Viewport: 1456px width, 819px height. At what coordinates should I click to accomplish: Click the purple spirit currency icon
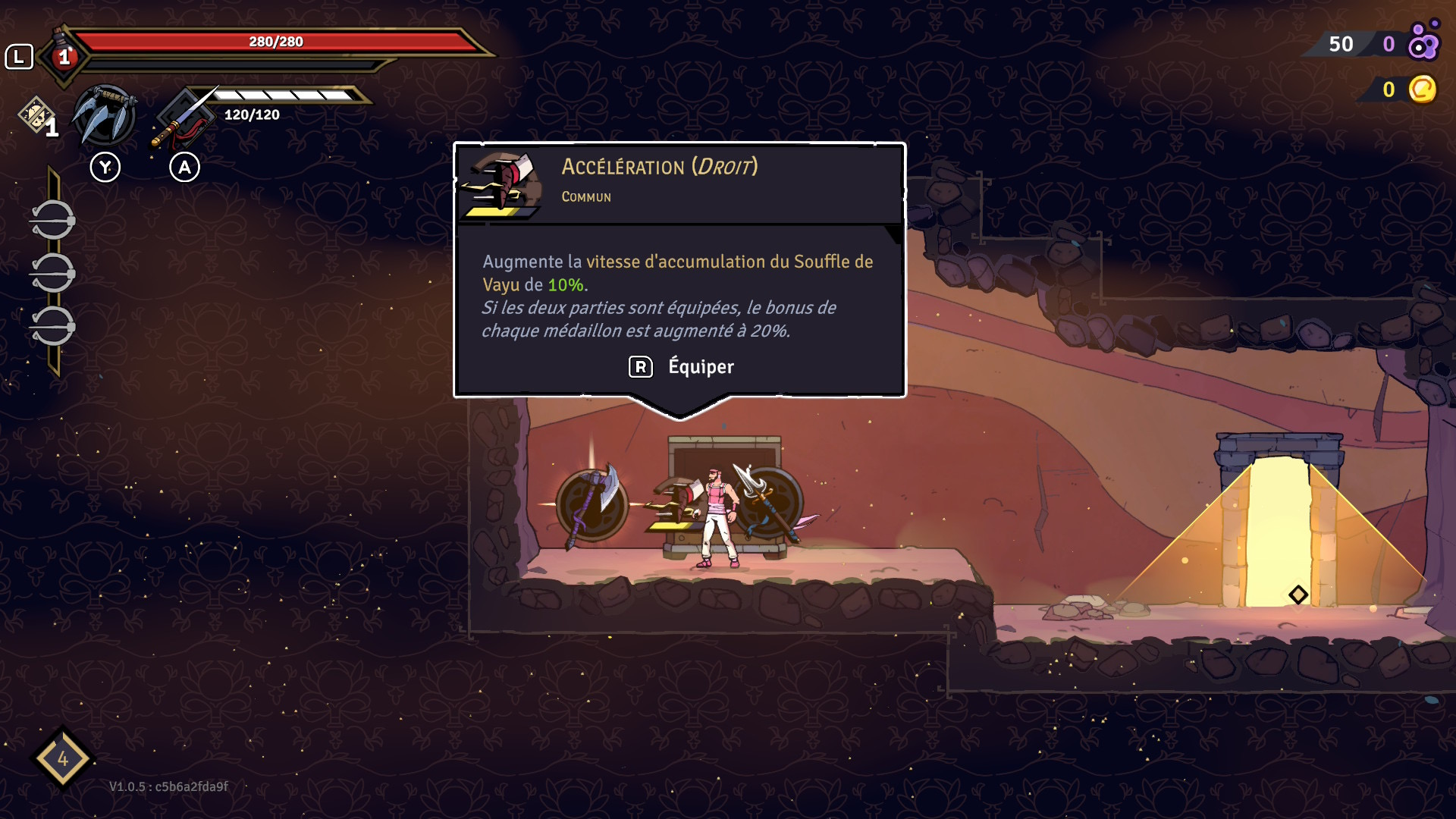click(1423, 42)
